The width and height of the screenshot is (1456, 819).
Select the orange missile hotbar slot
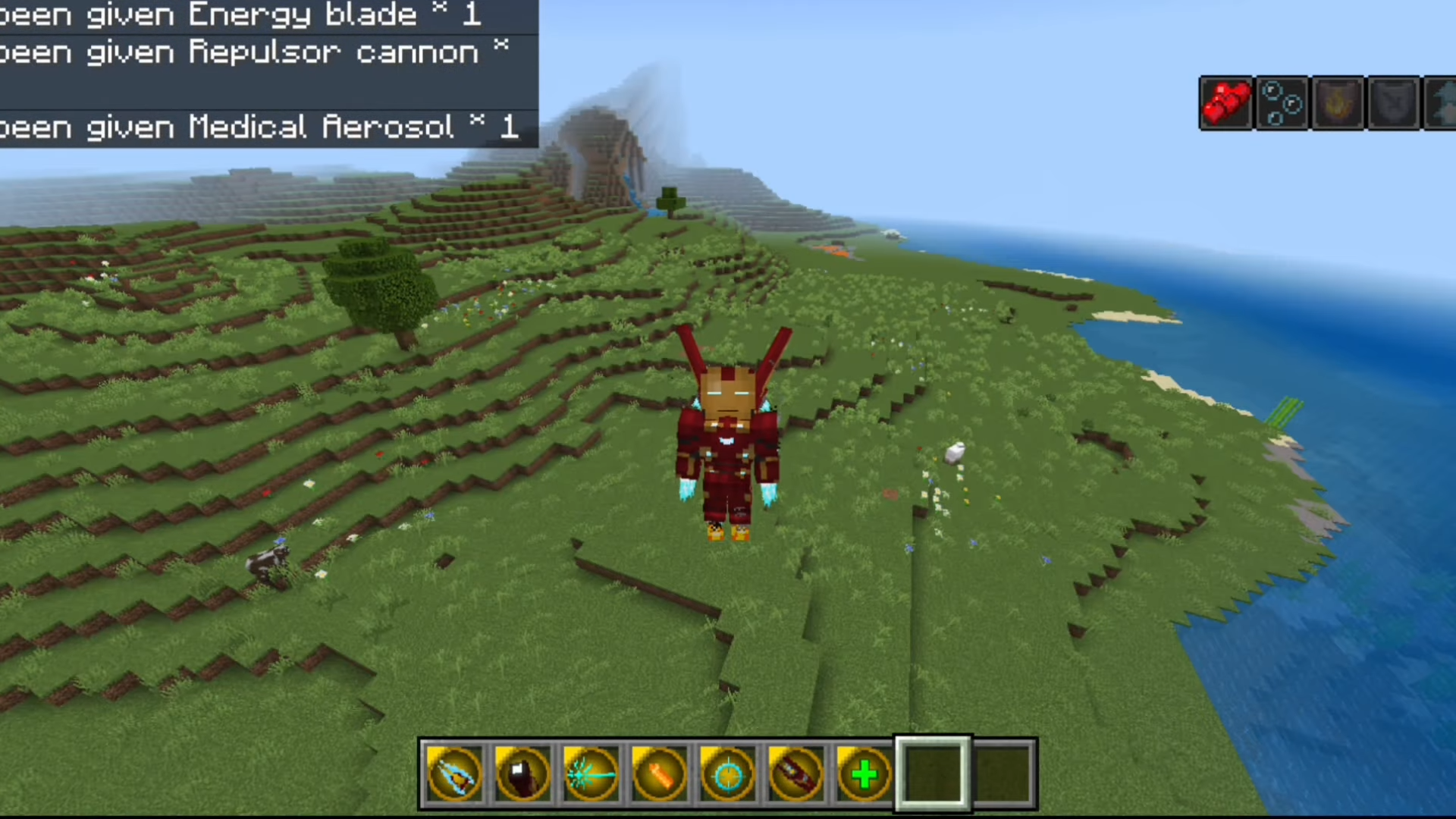tap(659, 774)
